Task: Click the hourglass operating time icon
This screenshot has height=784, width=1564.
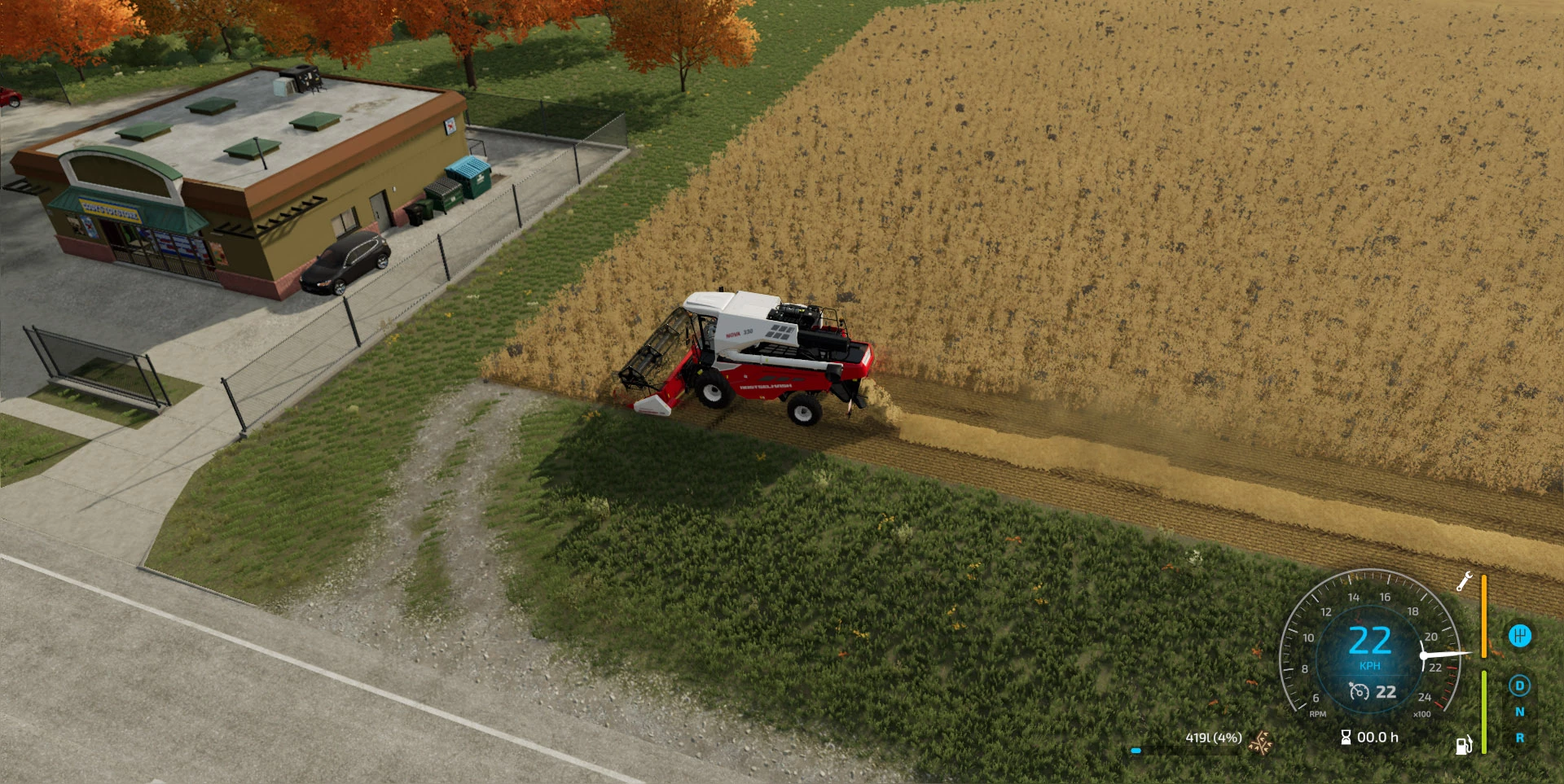Action: coord(1346,738)
